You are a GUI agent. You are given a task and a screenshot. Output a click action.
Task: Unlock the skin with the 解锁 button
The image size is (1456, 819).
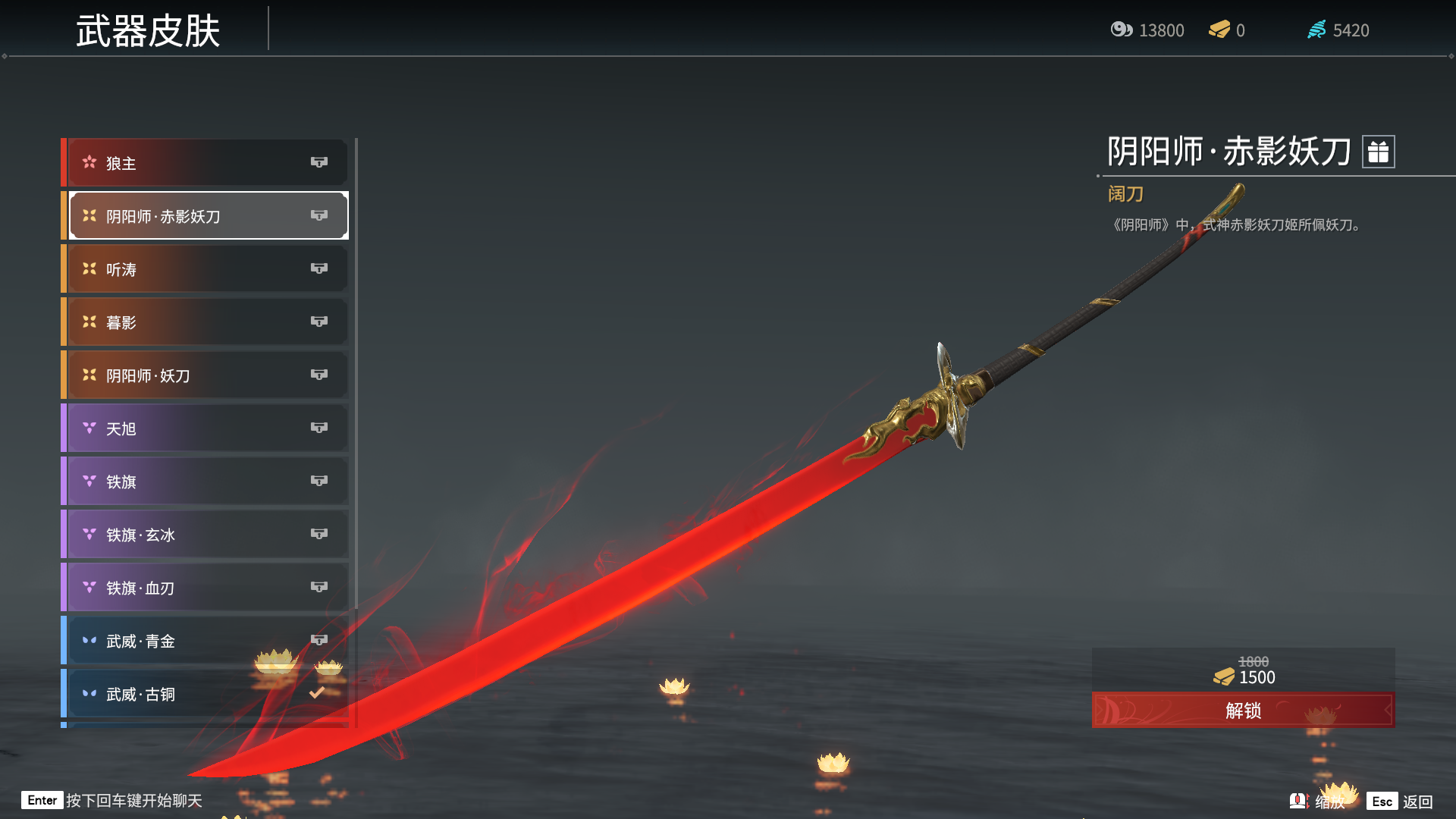tap(1243, 711)
